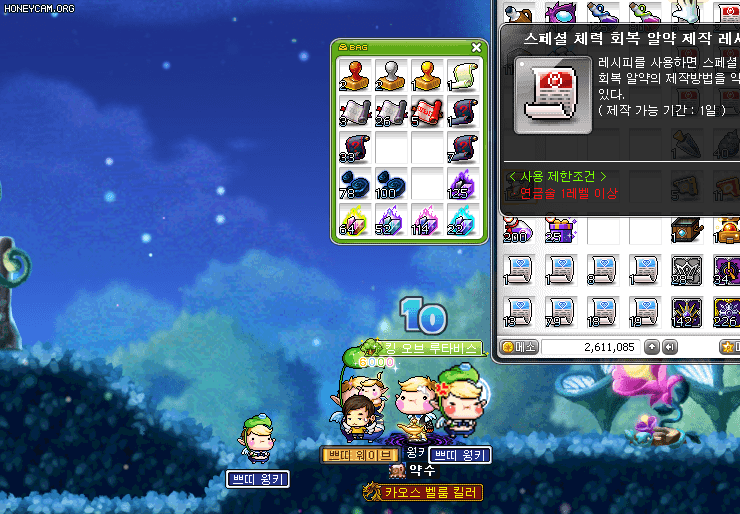Select the white scroll stack of 26
The height and width of the screenshot is (514, 740).
point(391,112)
